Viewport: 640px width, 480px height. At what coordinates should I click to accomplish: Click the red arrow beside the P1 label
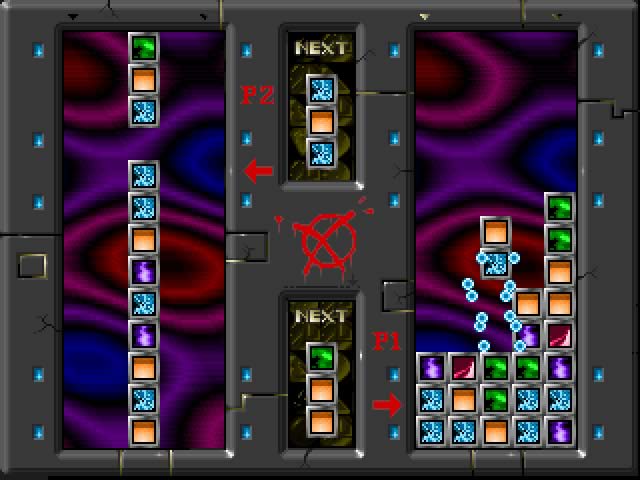(x=386, y=404)
